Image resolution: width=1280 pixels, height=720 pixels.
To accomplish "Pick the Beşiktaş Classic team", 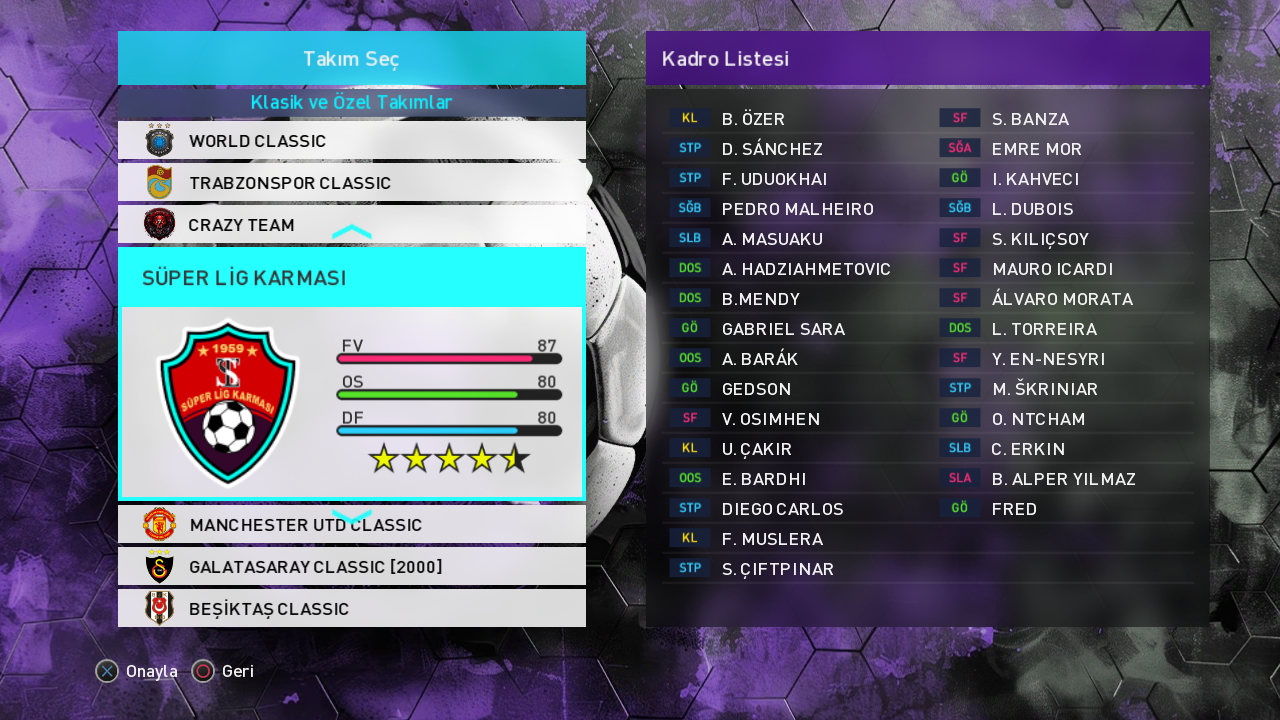I will tap(351, 609).
